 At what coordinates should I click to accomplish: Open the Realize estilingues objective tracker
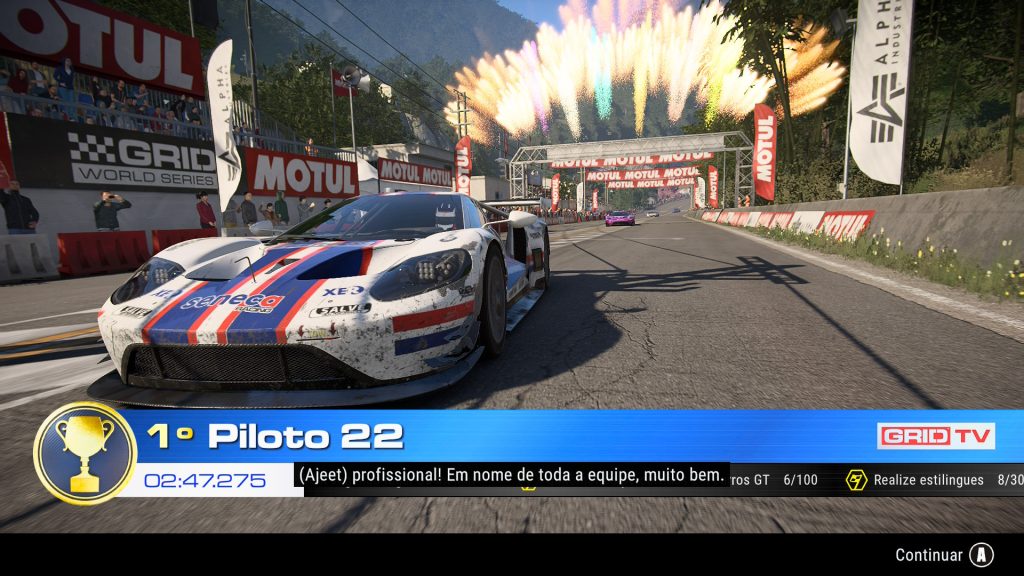pos(928,480)
